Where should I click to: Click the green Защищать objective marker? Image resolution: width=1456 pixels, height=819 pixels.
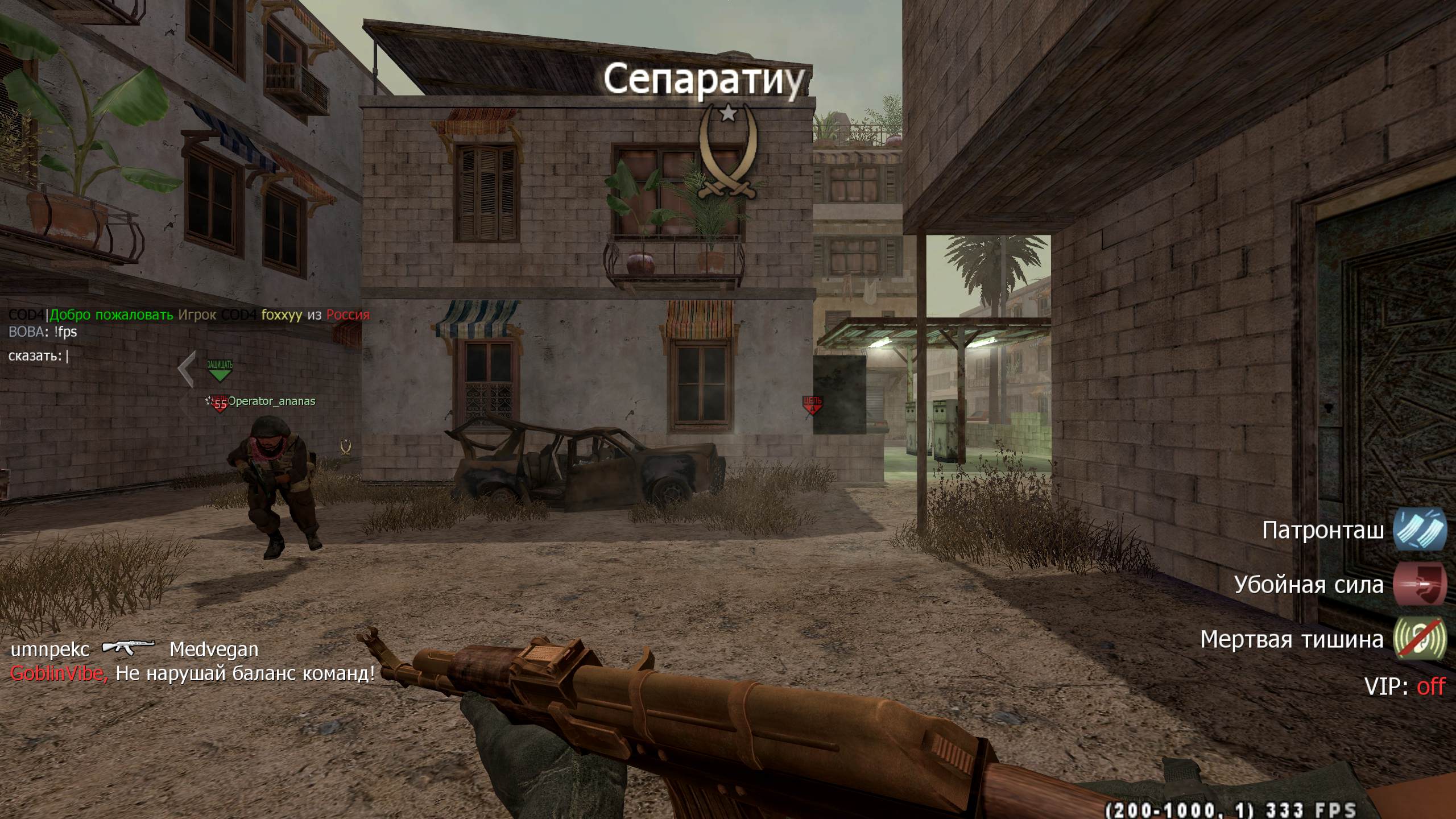pos(220,370)
